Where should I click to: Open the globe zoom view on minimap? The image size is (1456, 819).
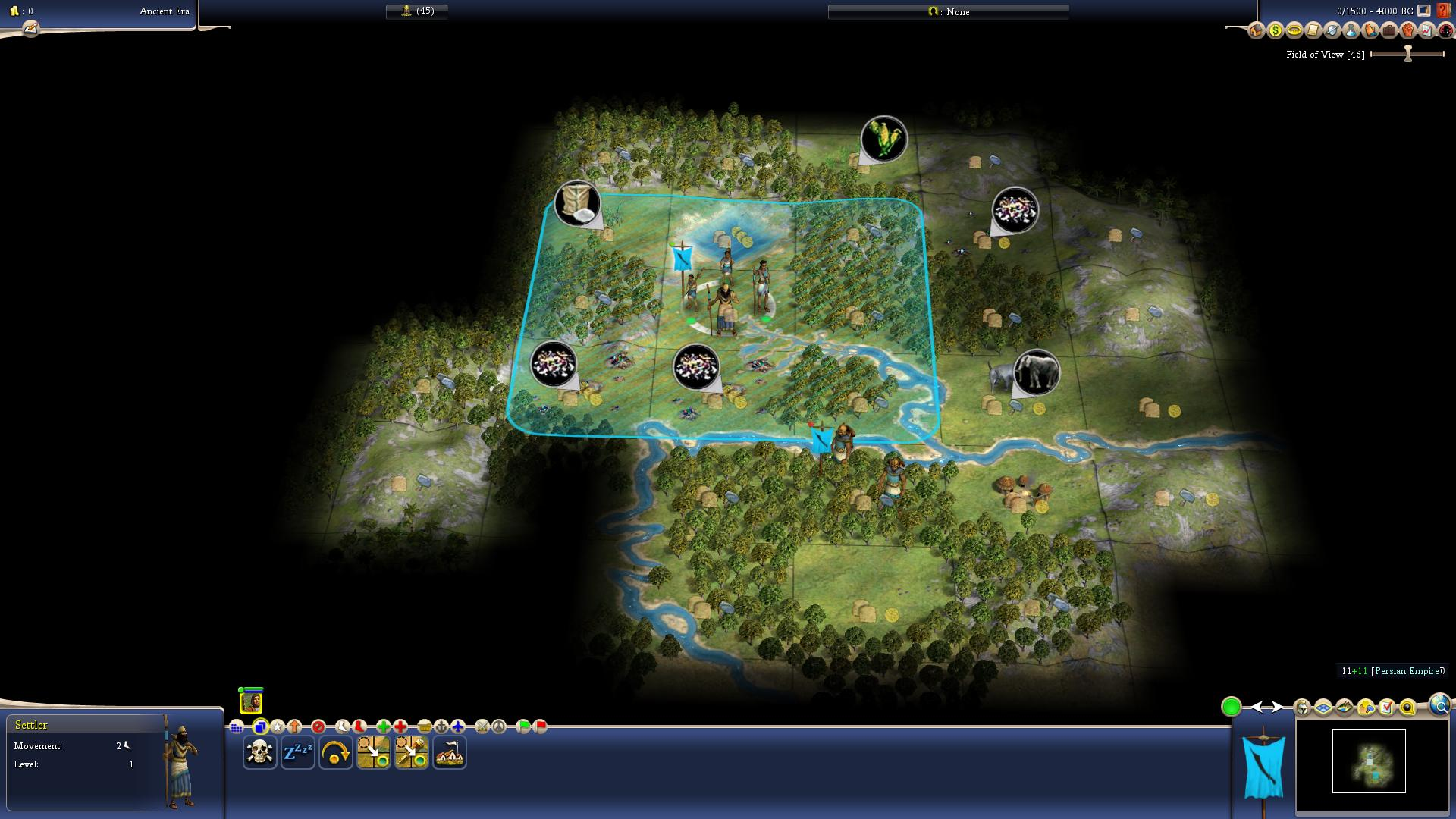[x=1439, y=706]
